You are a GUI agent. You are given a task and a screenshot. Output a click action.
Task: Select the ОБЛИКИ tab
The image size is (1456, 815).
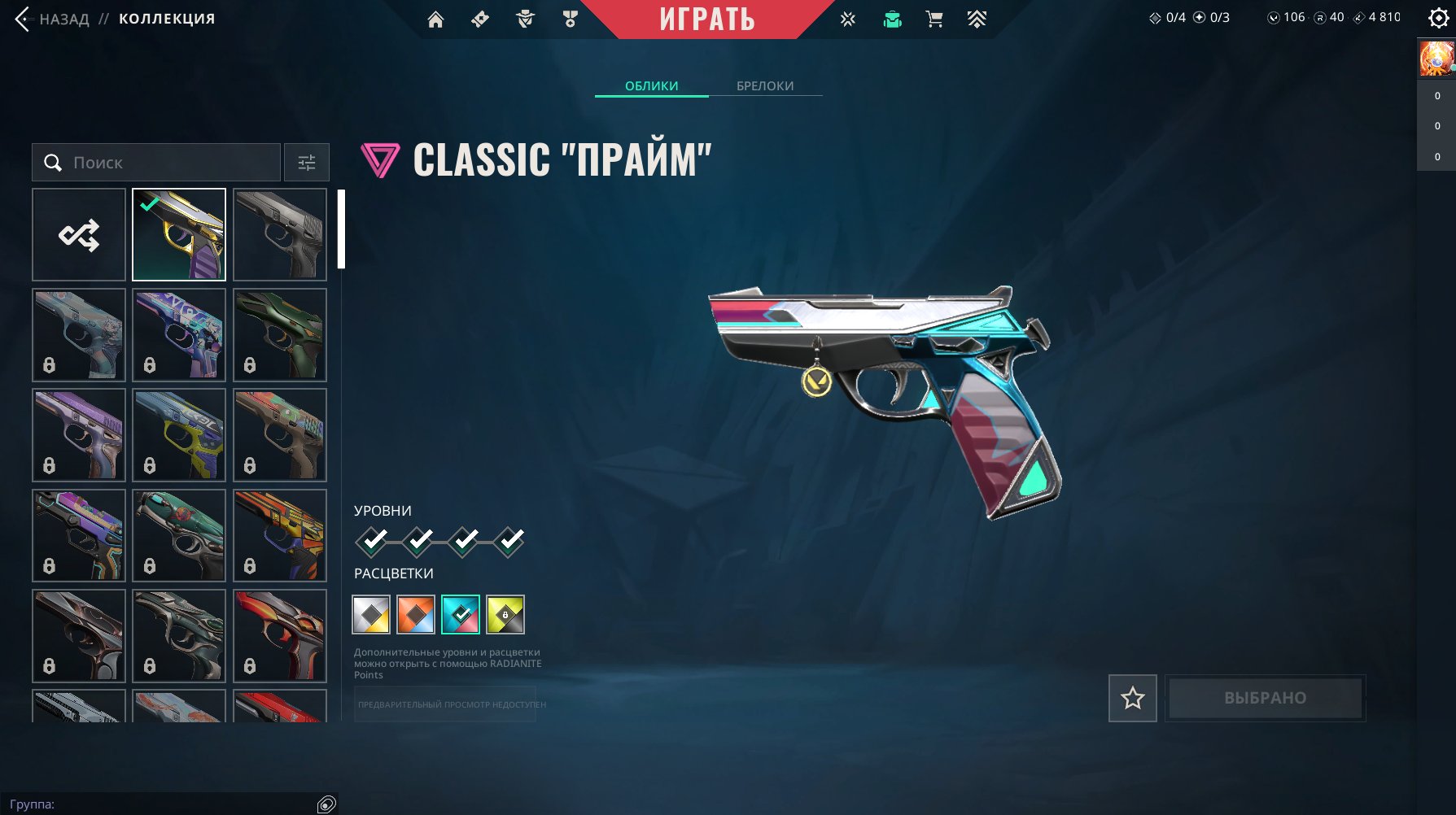[650, 85]
